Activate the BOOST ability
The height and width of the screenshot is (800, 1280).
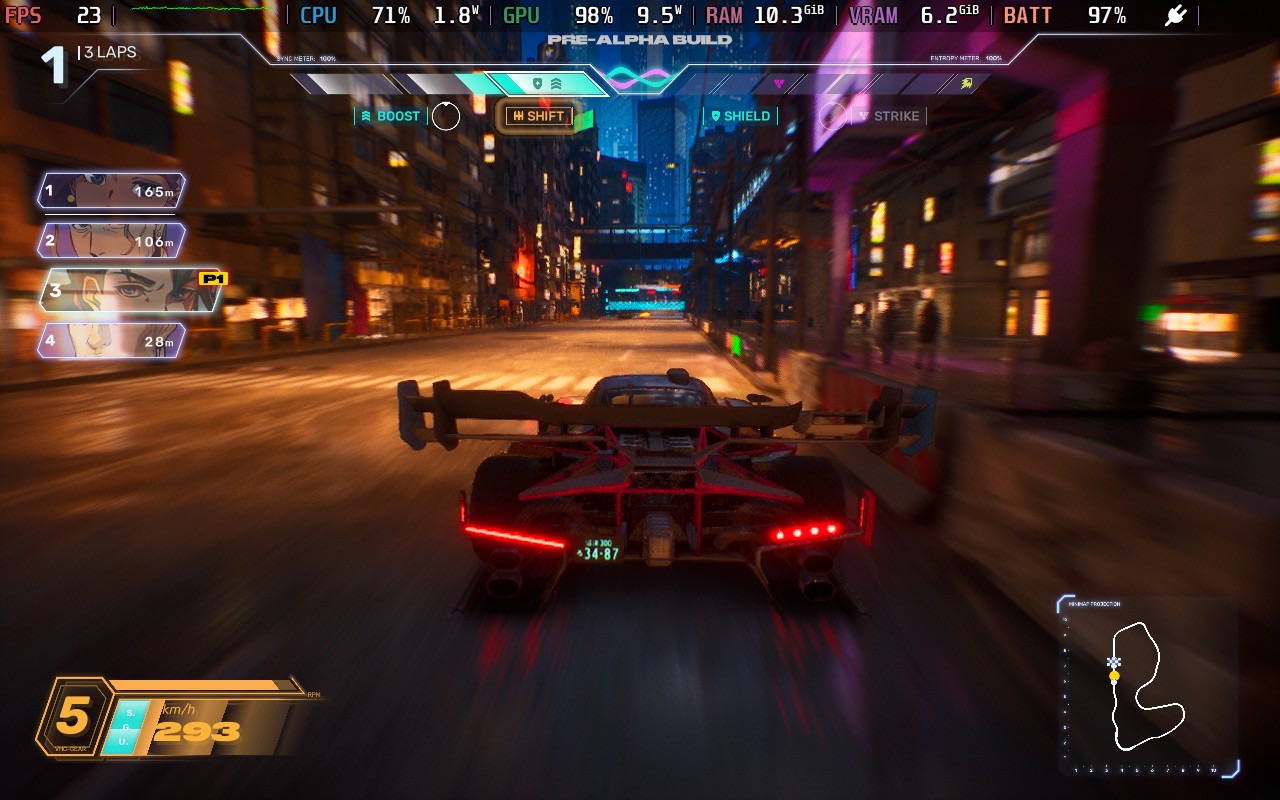[x=391, y=116]
